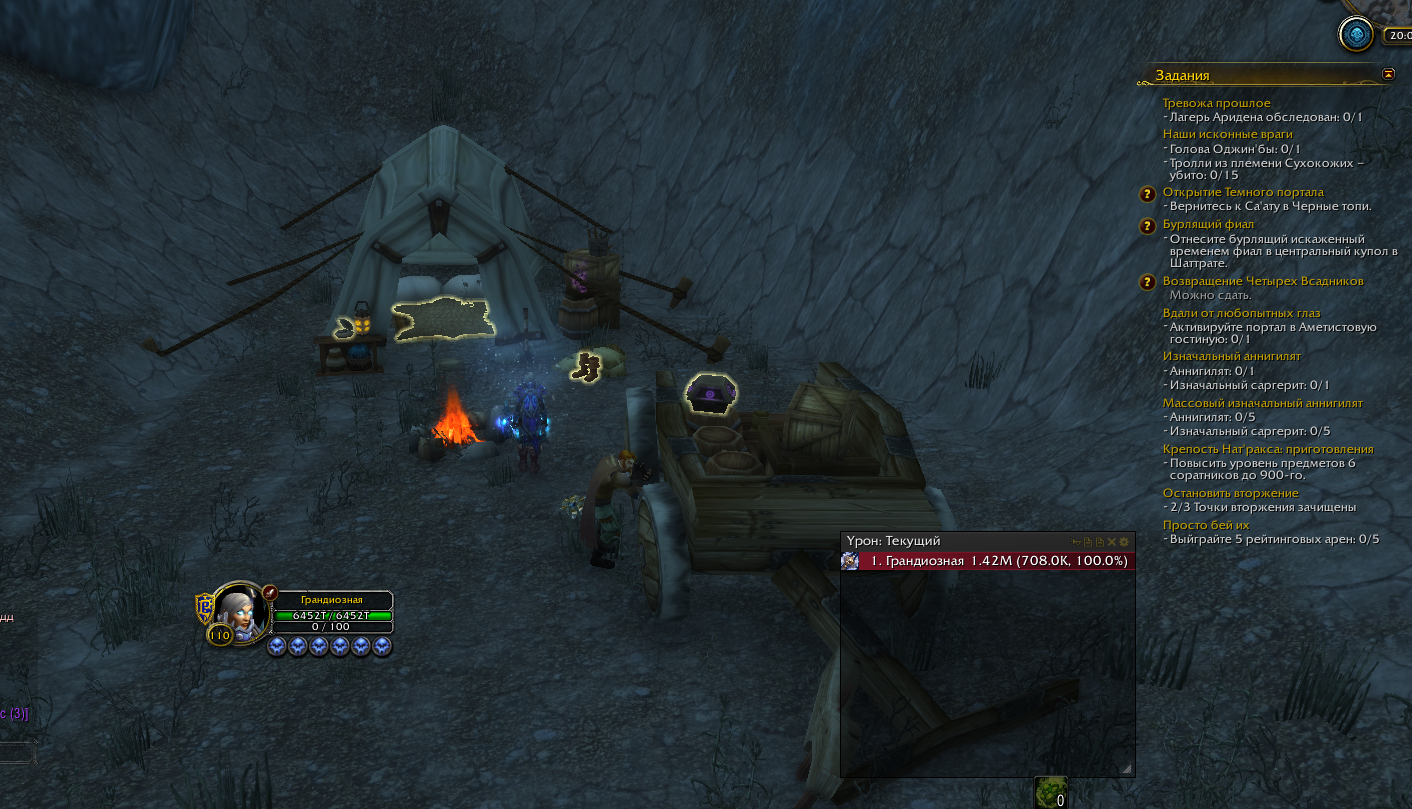Open the clock by the minimap
The width and height of the screenshot is (1412, 809).
1397,35
